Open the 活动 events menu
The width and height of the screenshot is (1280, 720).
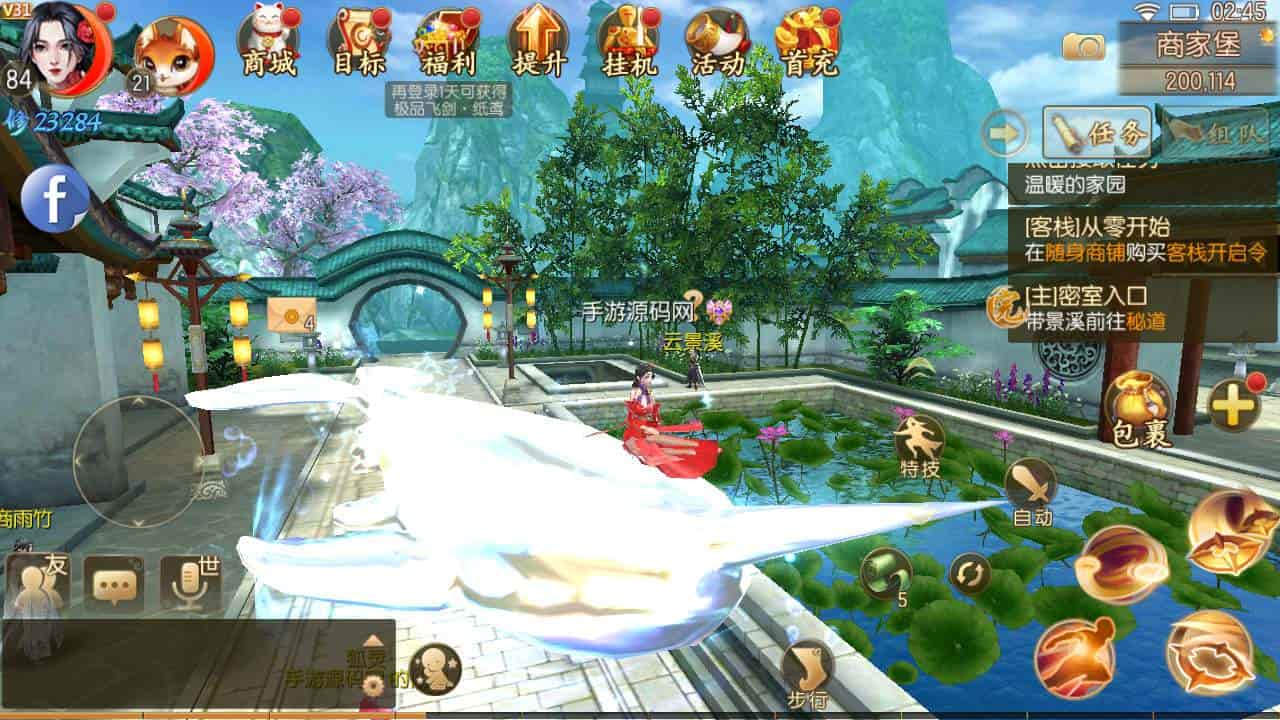tap(717, 45)
